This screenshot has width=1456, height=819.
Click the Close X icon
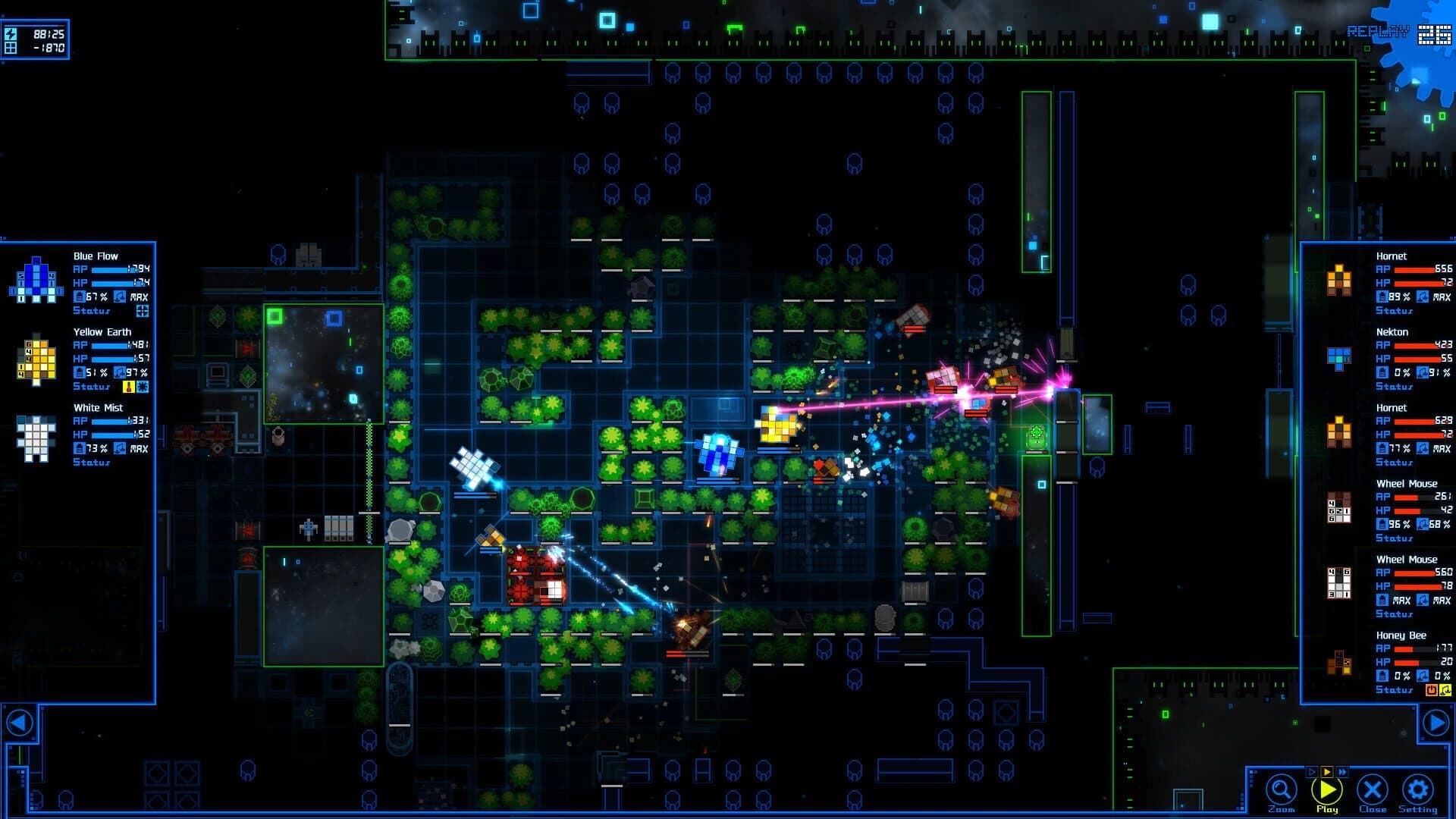pos(1371,790)
